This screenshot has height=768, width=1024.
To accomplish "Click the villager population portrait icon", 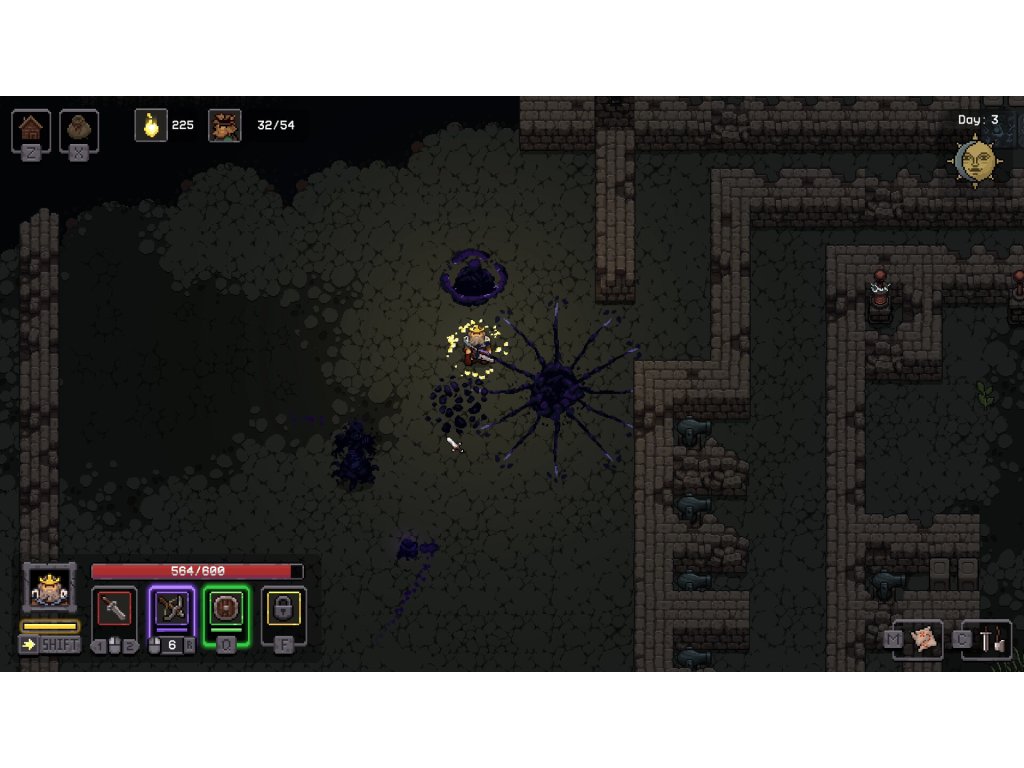I will [224, 125].
